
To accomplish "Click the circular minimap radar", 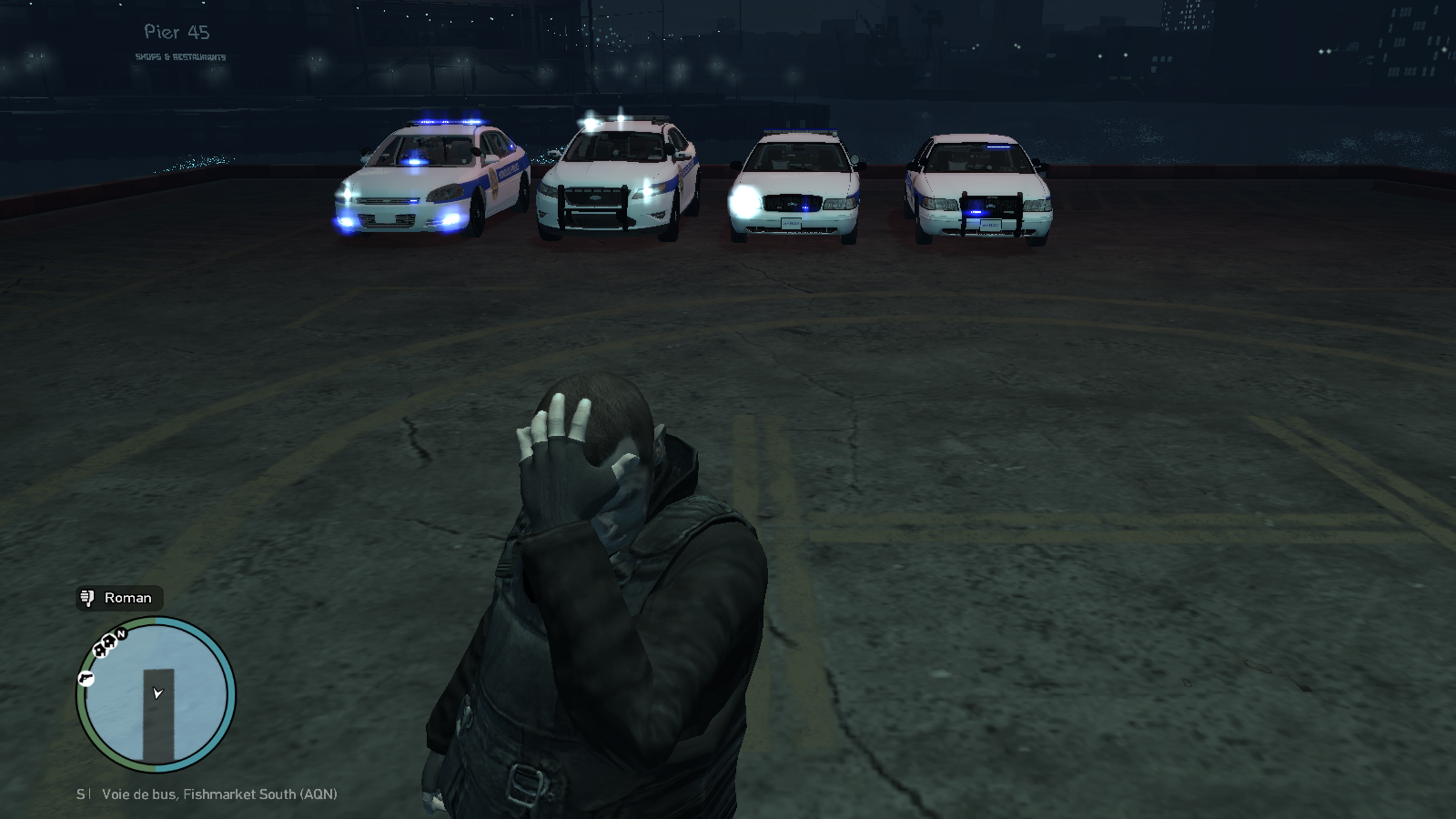I will pyautogui.click(x=156, y=695).
